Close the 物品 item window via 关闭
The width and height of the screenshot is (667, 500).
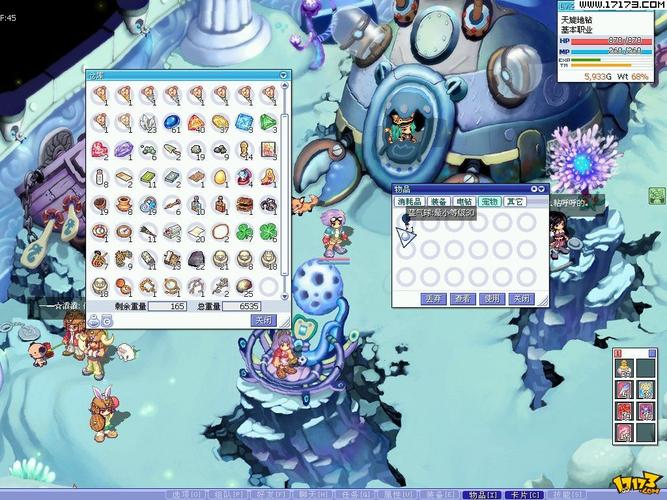click(x=520, y=298)
